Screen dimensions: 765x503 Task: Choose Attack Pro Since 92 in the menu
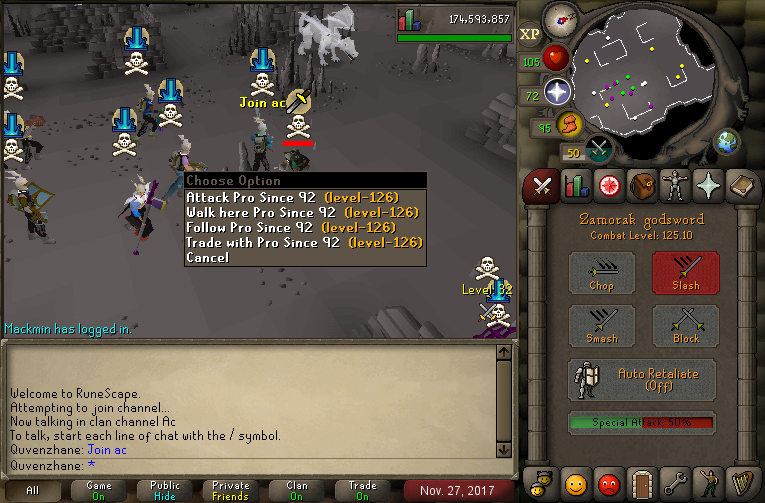point(292,197)
